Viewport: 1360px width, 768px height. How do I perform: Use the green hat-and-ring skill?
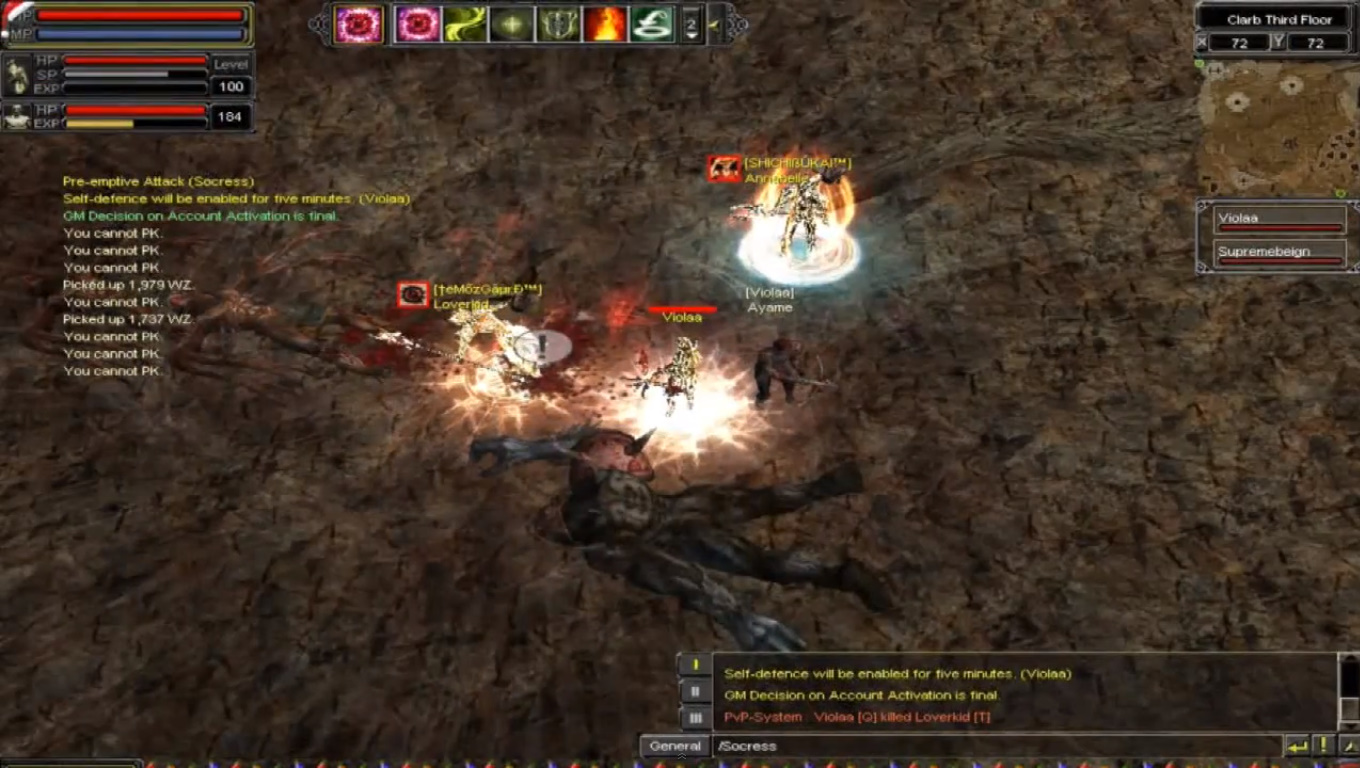[x=652, y=24]
